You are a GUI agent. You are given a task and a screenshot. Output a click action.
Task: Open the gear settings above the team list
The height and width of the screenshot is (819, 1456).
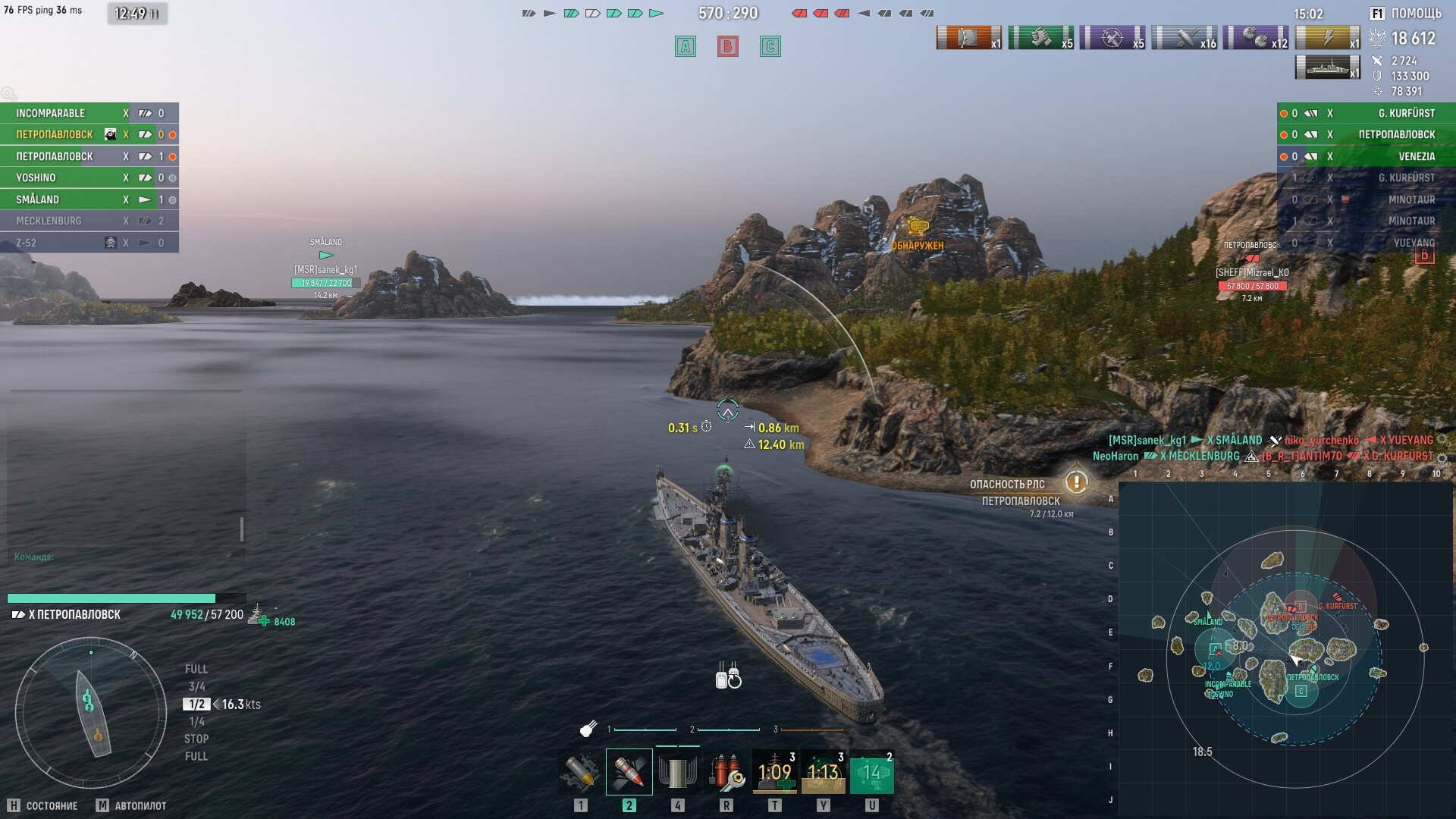click(x=8, y=93)
